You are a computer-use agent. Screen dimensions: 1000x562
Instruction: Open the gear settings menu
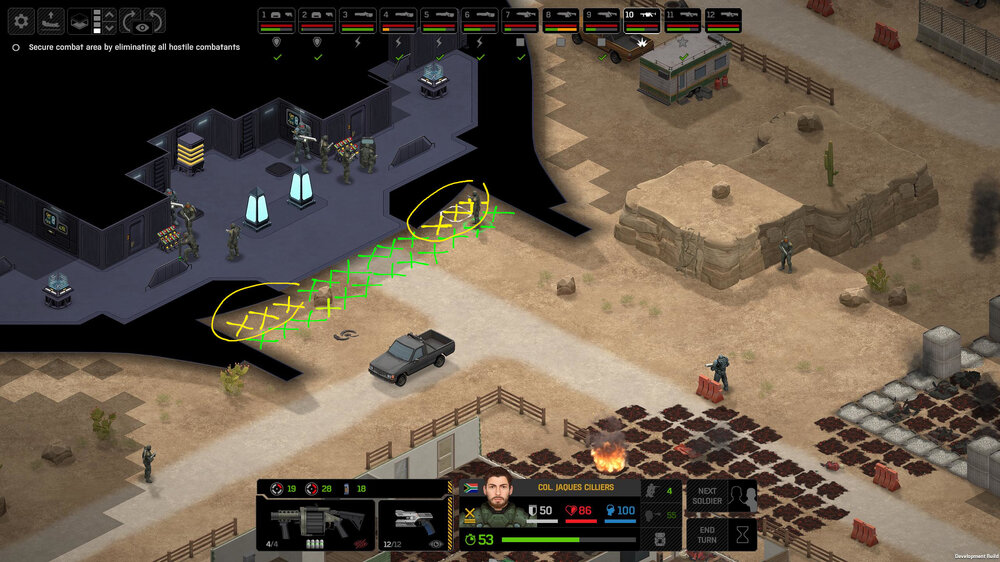point(22,19)
